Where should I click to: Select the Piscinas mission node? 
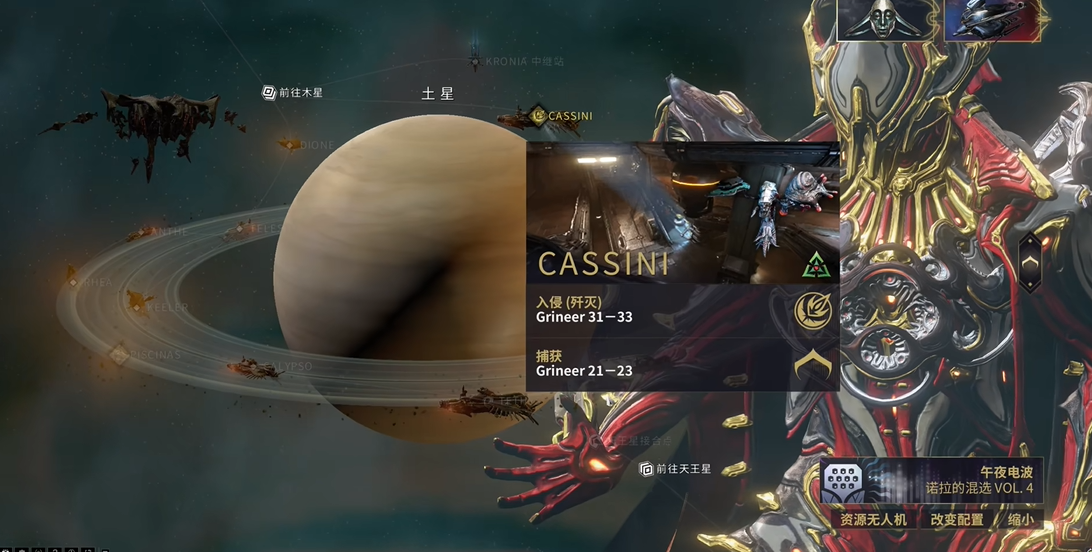tap(118, 353)
